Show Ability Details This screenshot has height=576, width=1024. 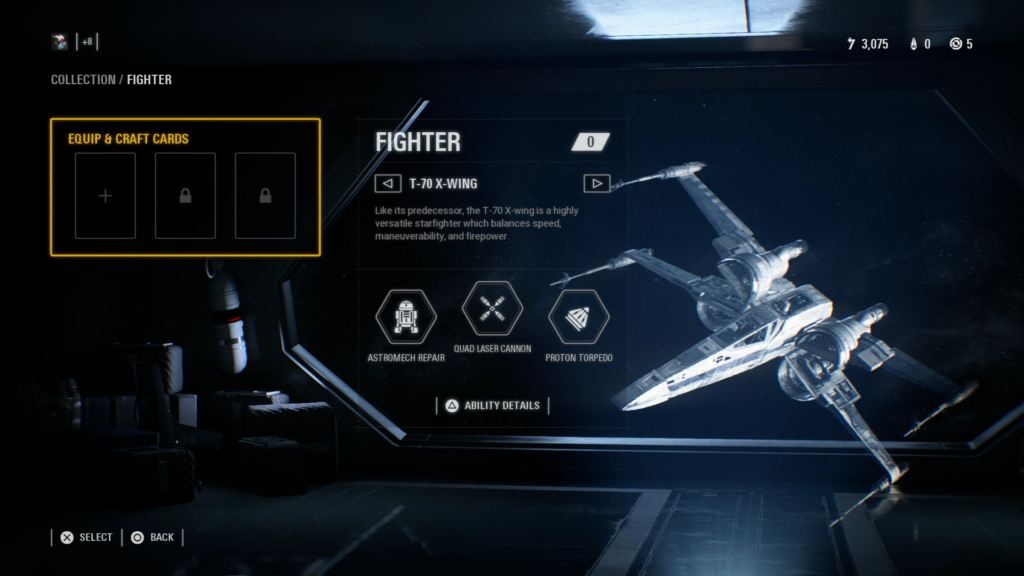click(x=492, y=405)
